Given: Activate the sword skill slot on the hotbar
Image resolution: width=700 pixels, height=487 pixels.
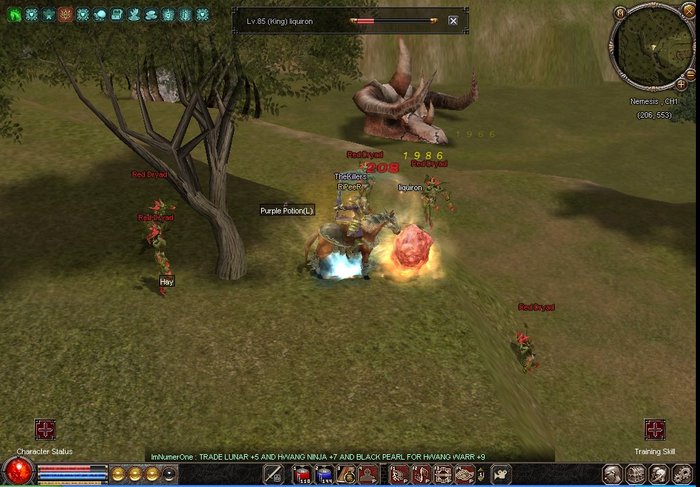Looking at the screenshot, I should point(272,475).
